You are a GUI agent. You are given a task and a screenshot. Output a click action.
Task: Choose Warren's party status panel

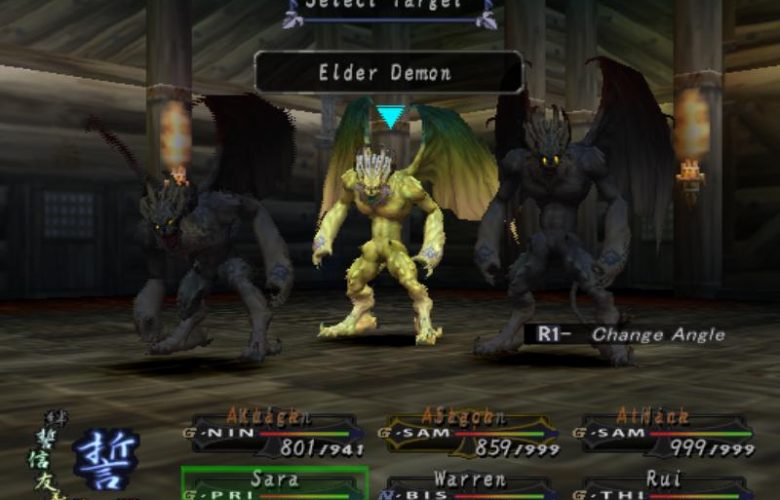(468, 484)
